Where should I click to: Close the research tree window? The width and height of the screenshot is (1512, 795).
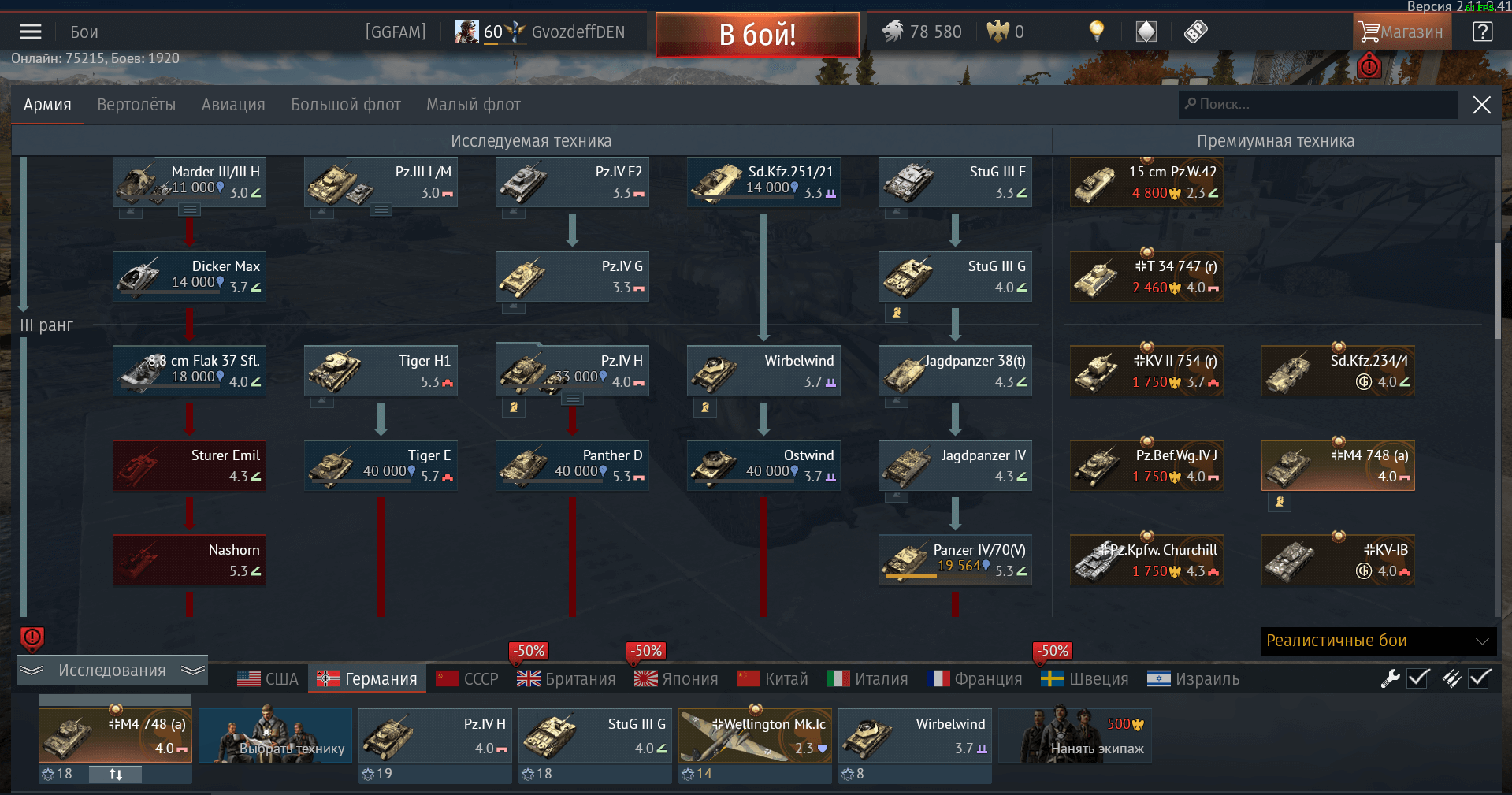click(x=1481, y=105)
